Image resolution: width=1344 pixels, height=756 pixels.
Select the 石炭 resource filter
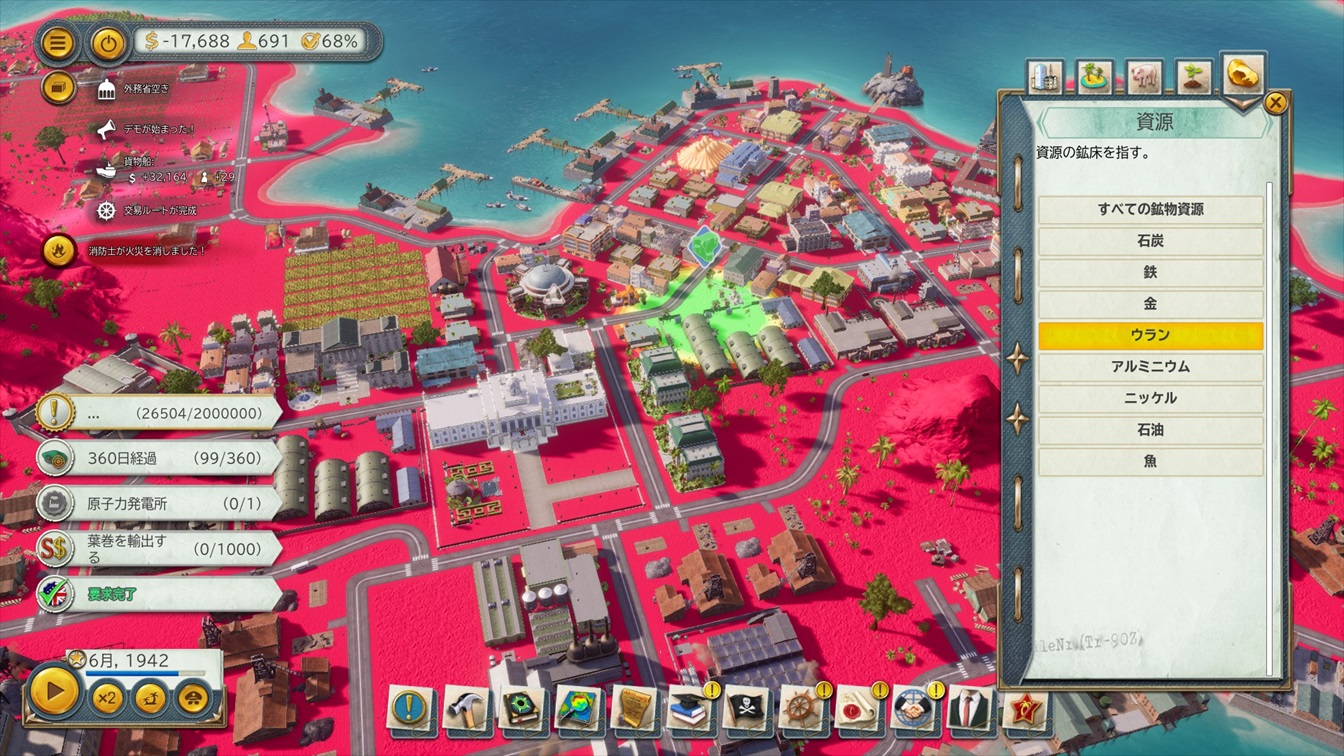tap(1150, 241)
